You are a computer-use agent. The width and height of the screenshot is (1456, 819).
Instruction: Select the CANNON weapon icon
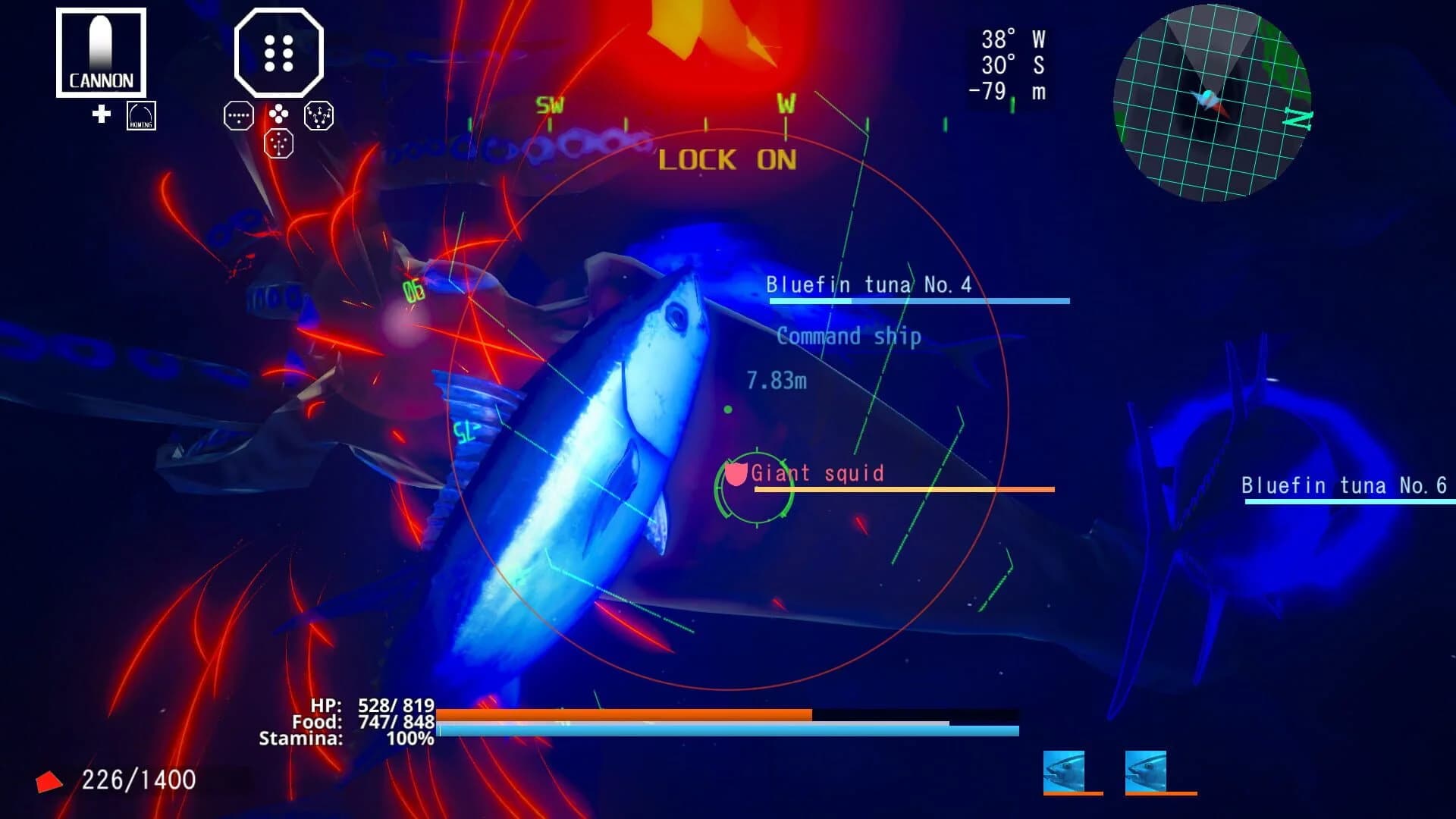[100, 52]
